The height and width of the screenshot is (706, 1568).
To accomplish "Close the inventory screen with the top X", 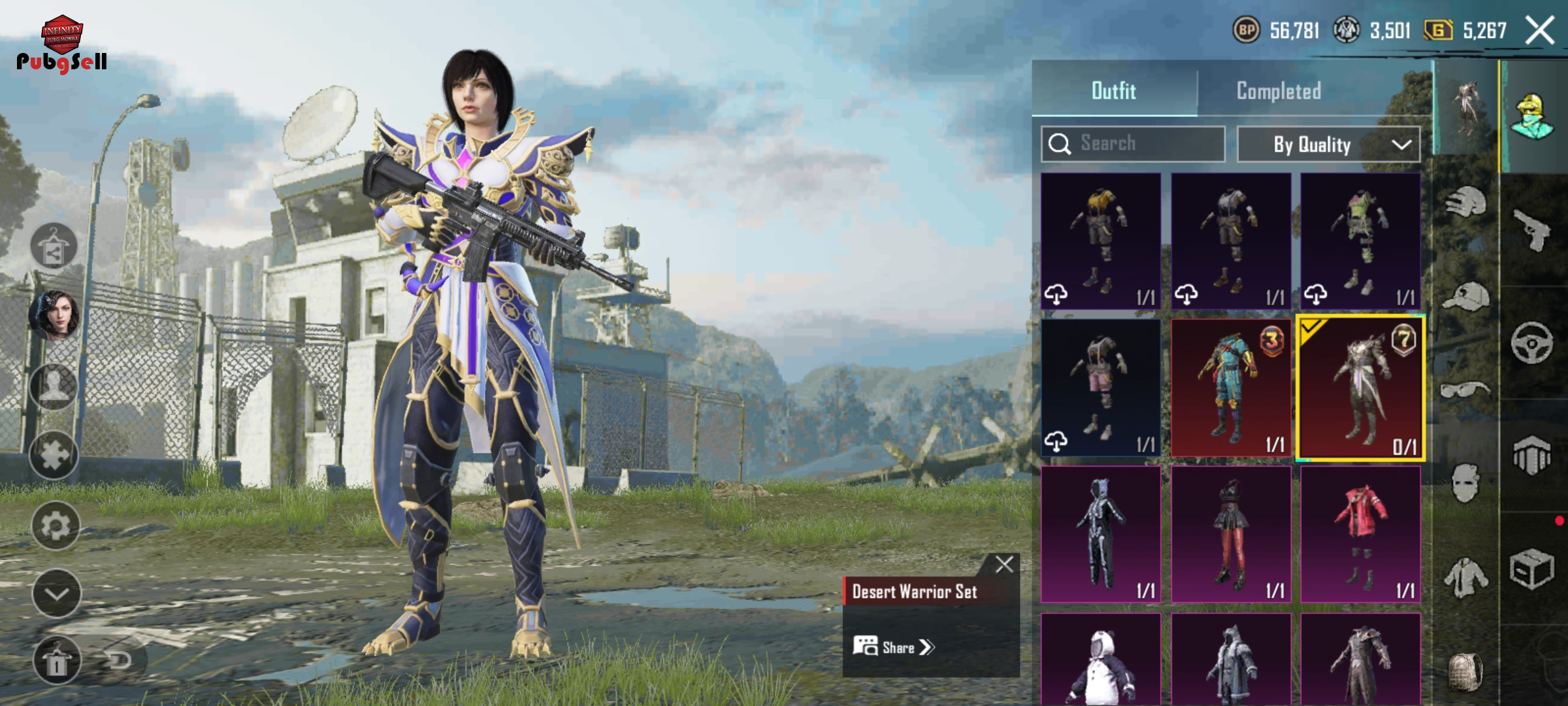I will click(1539, 31).
